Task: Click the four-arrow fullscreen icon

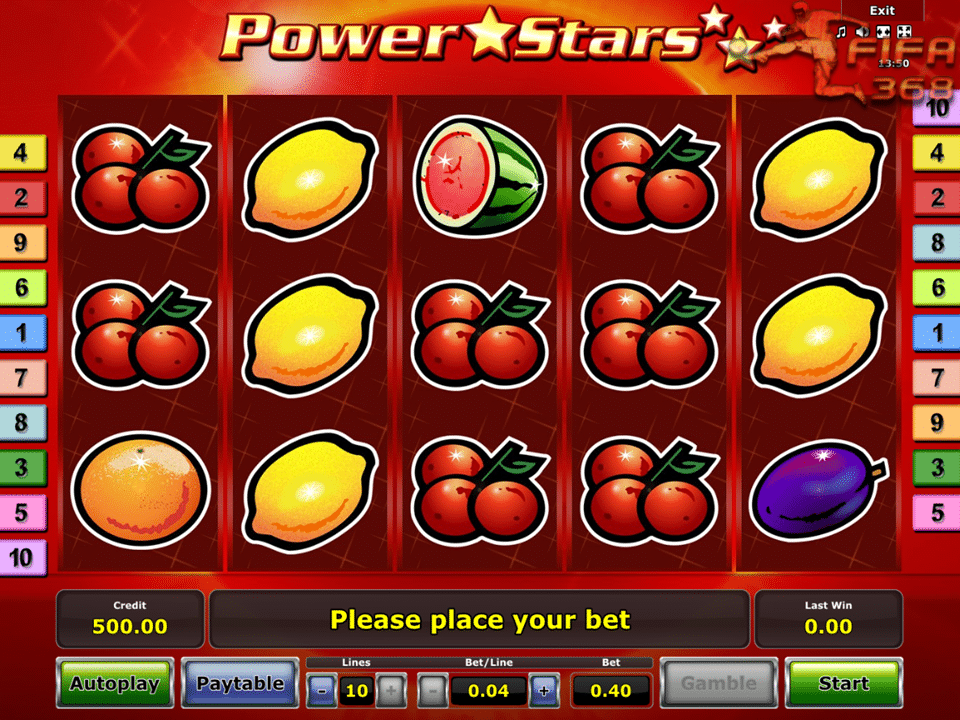Action: pos(904,32)
